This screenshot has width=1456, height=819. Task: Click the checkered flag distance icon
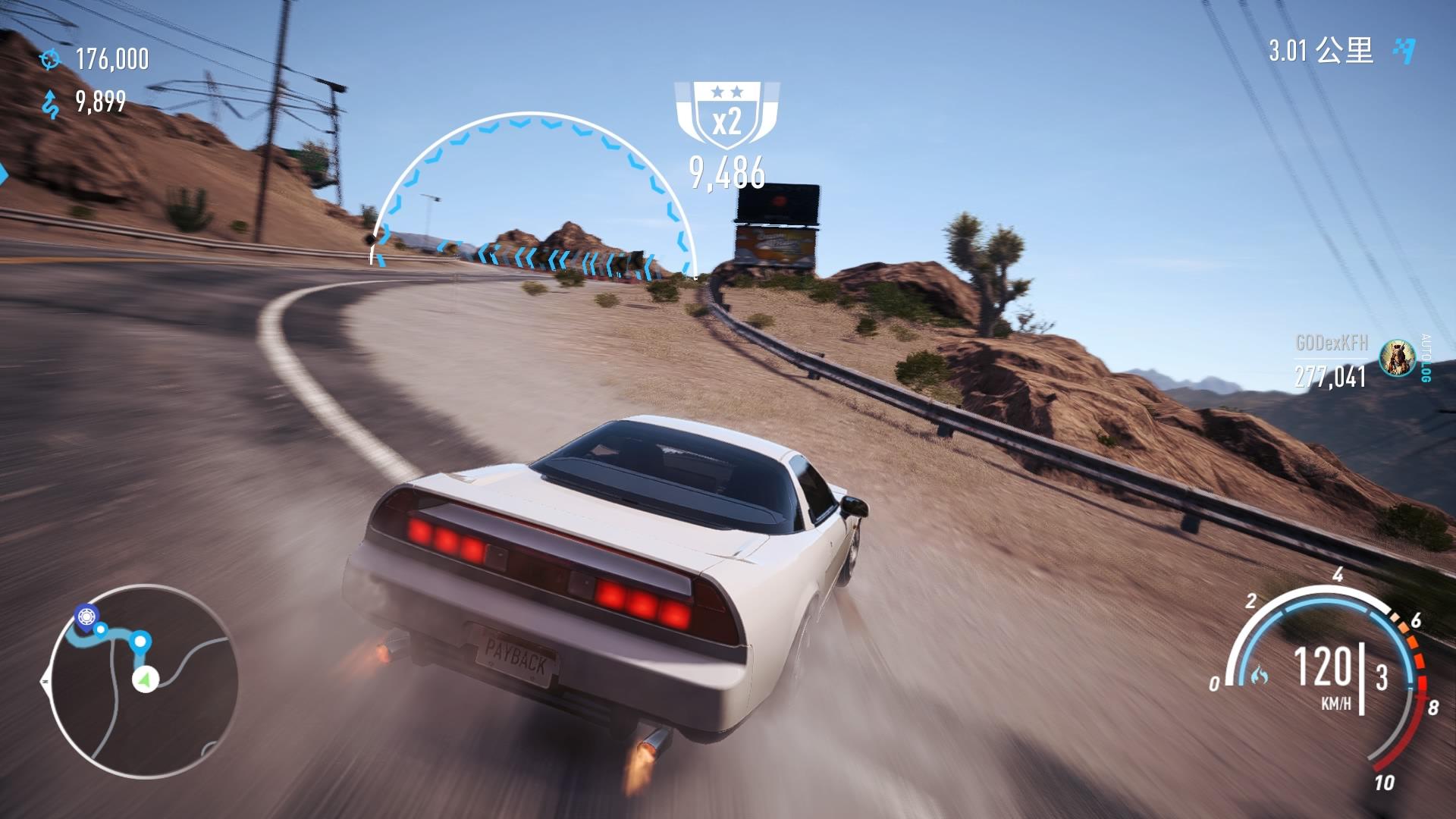click(x=1404, y=50)
